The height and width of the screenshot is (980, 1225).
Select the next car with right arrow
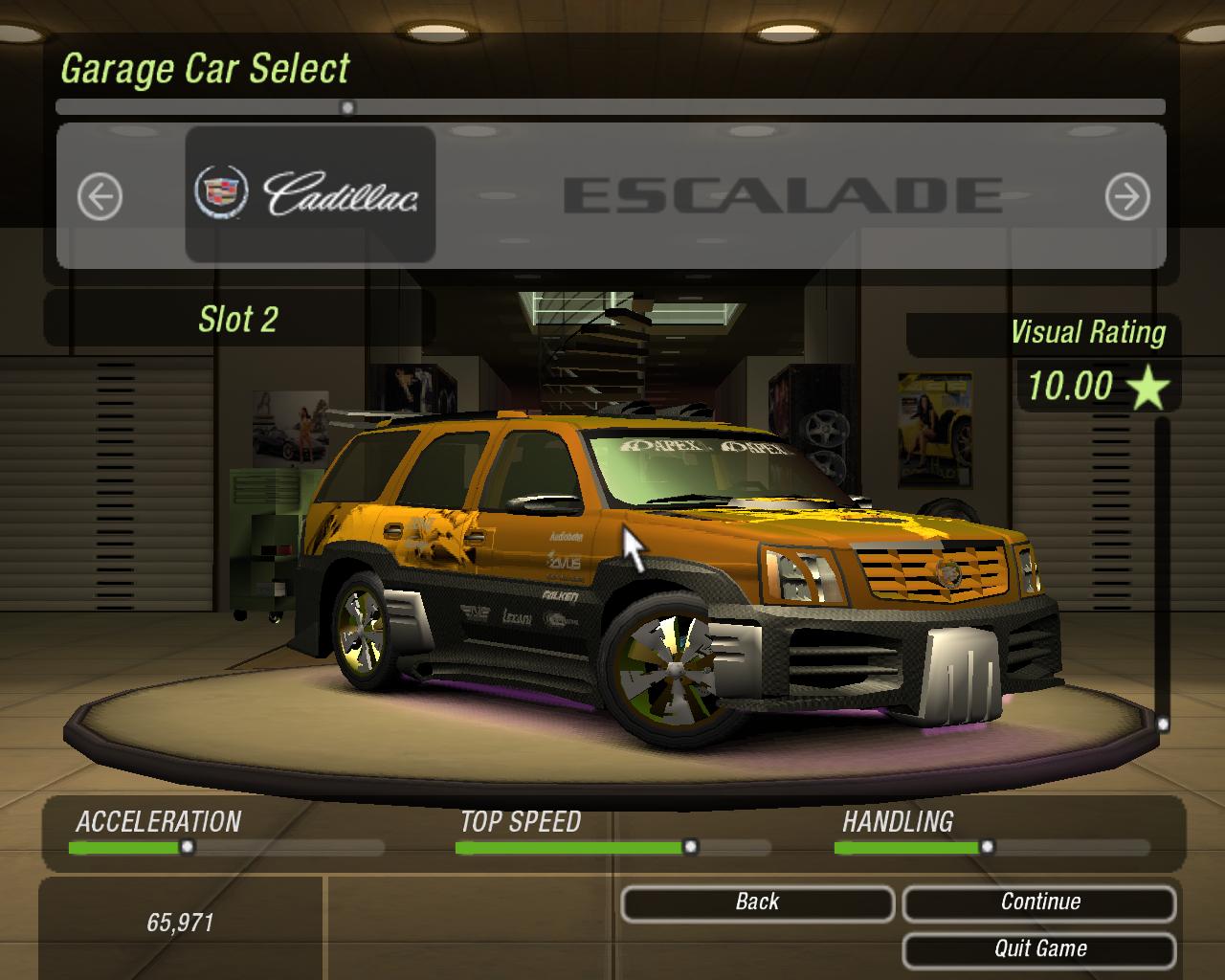pos(1126,197)
